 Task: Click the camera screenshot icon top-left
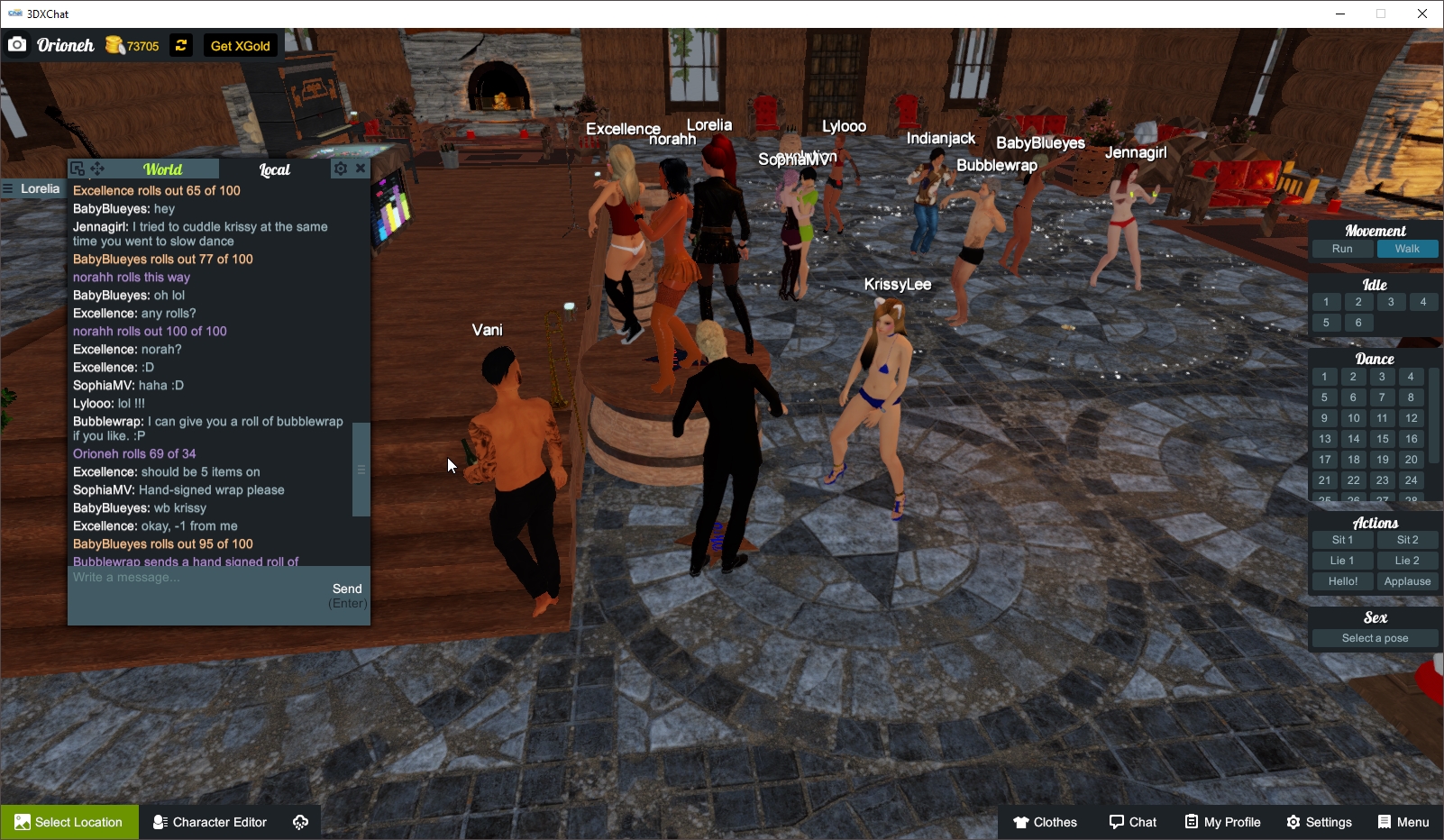point(16,44)
